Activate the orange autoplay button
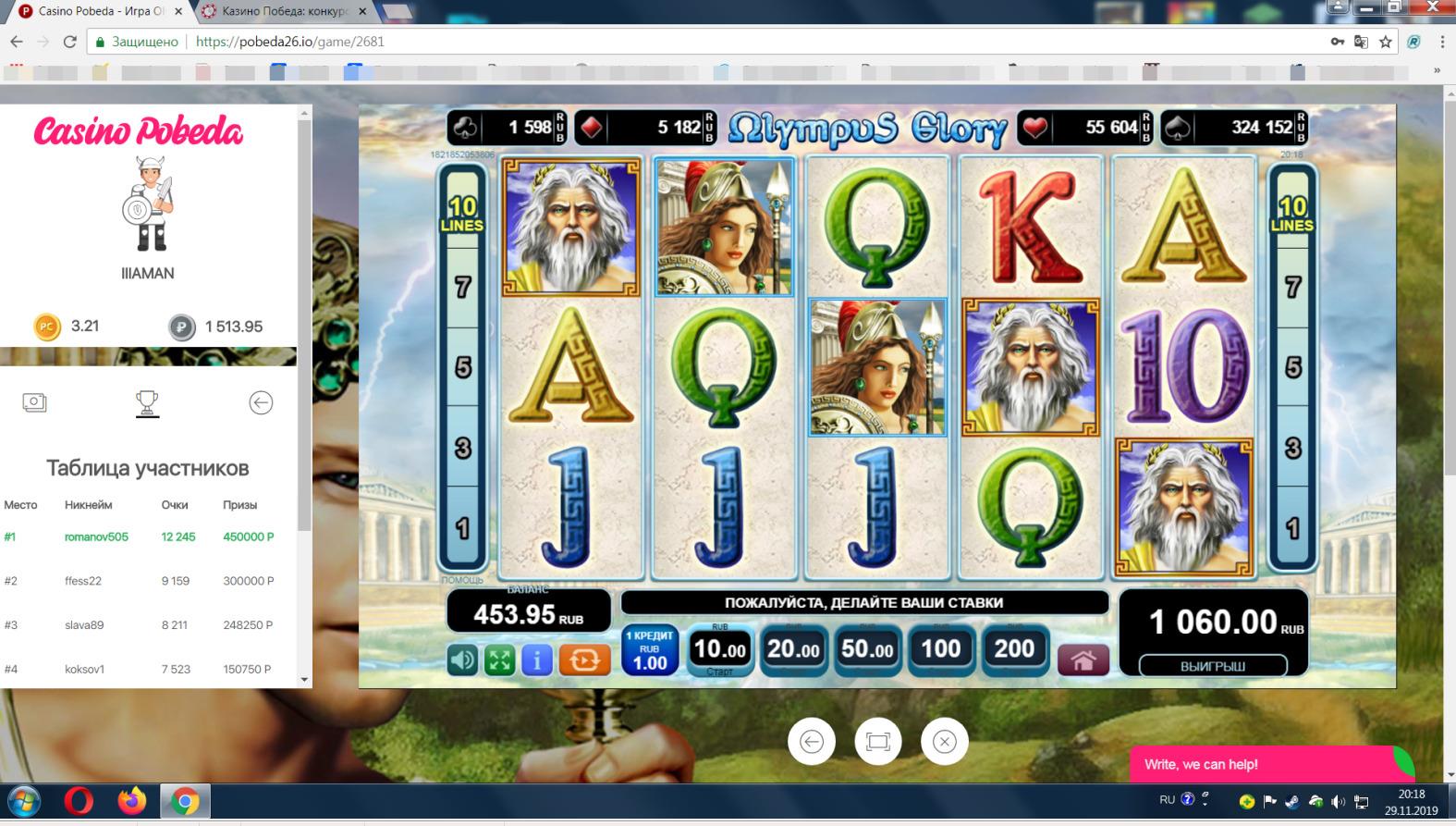This screenshot has height=826, width=1456. (x=584, y=660)
